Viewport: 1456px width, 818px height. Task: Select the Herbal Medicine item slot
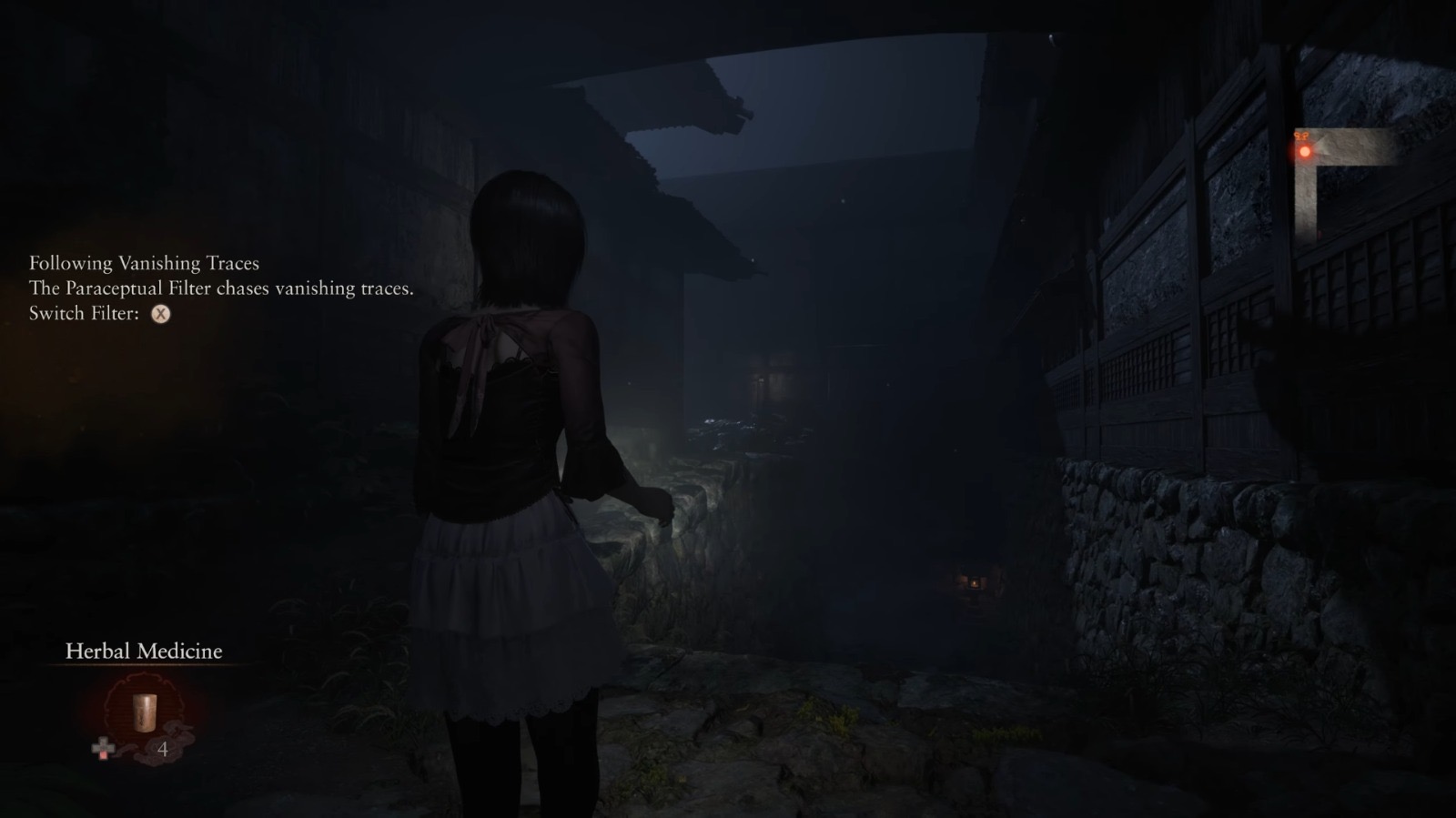[x=144, y=712]
